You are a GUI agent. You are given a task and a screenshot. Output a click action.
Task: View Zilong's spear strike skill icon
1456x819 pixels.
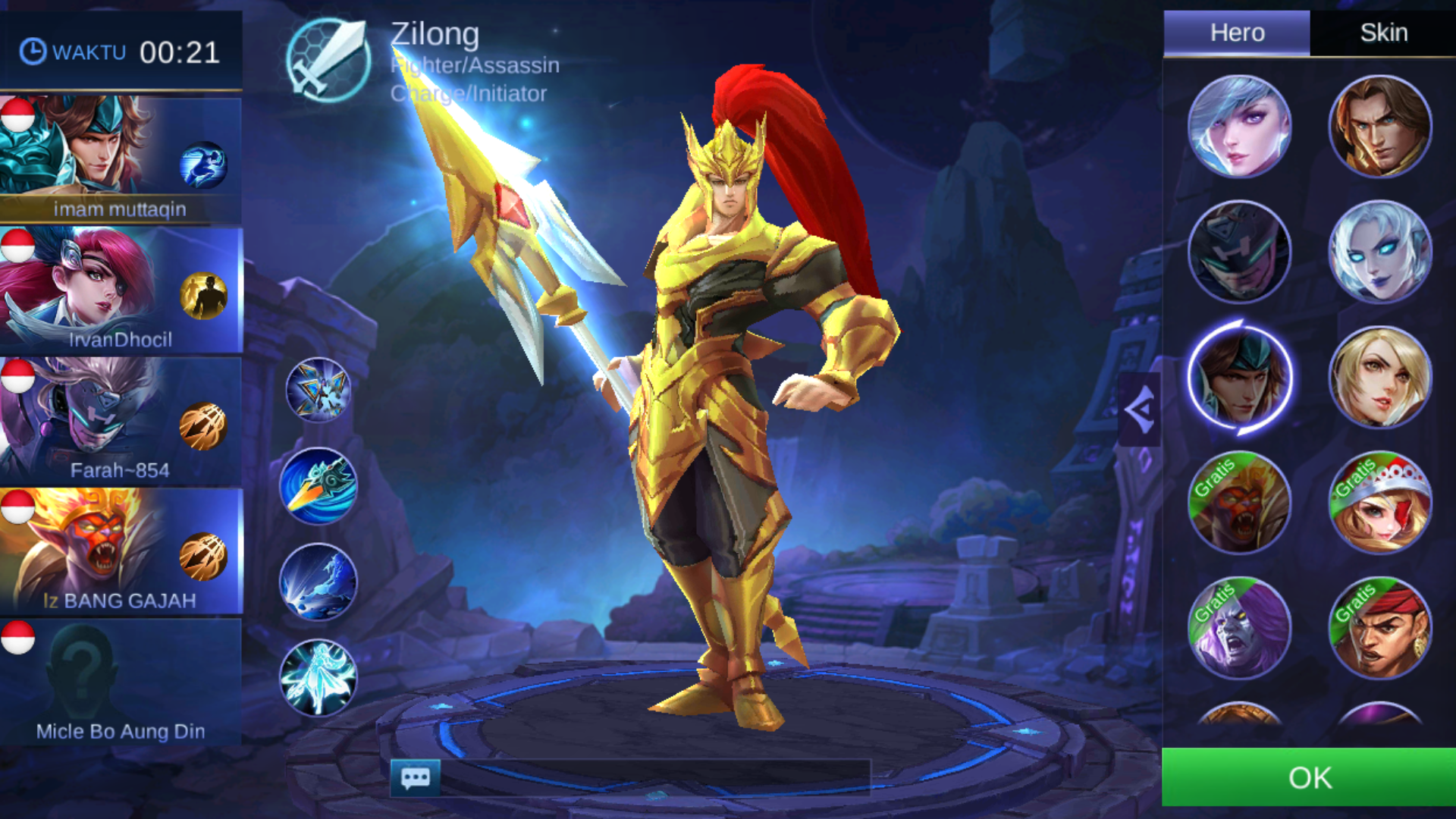coord(318,582)
